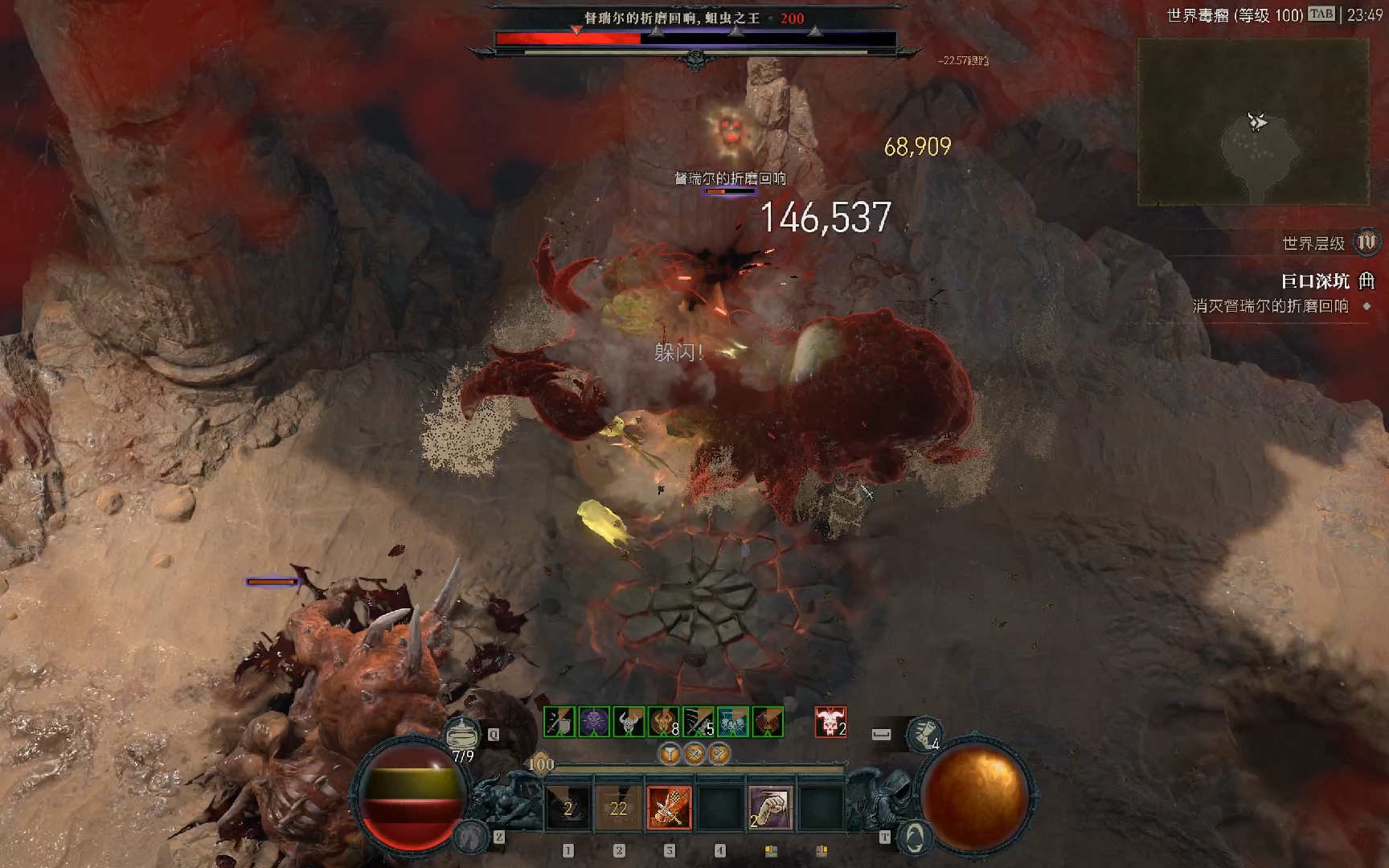Select the winged boot evade icon
Image resolution: width=1389 pixels, height=868 pixels.
tap(924, 732)
